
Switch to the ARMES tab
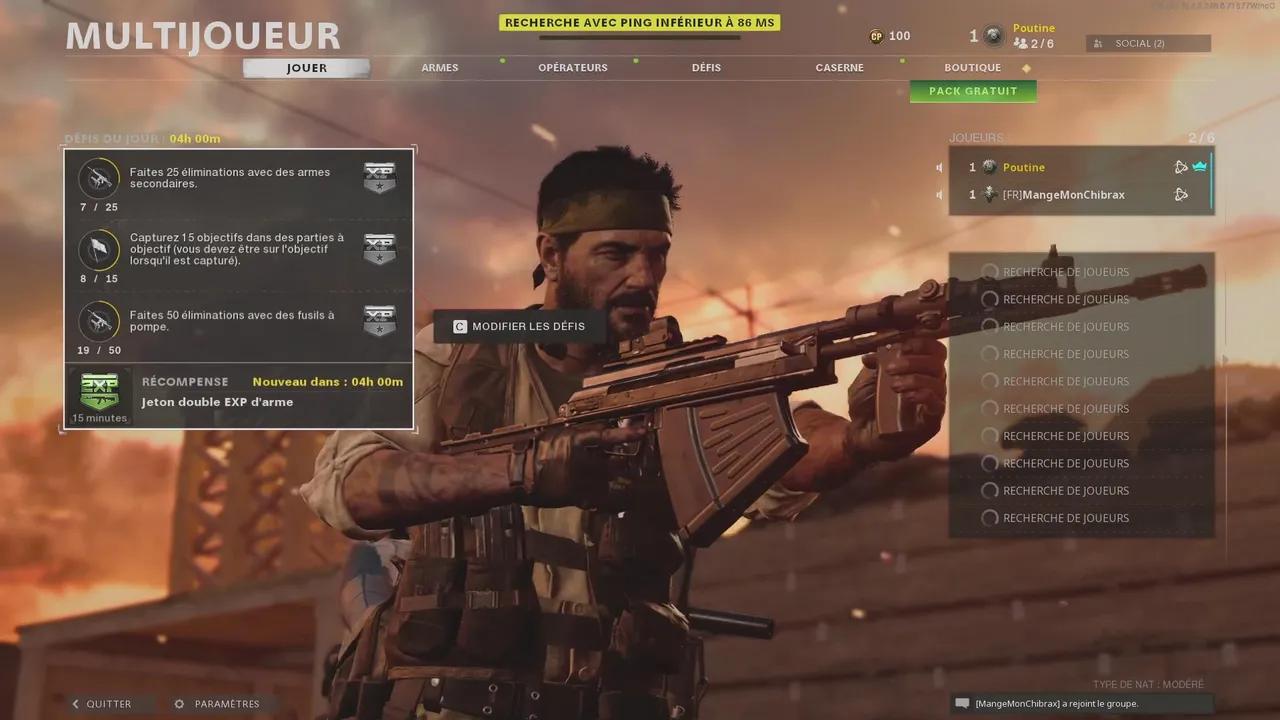(x=439, y=67)
